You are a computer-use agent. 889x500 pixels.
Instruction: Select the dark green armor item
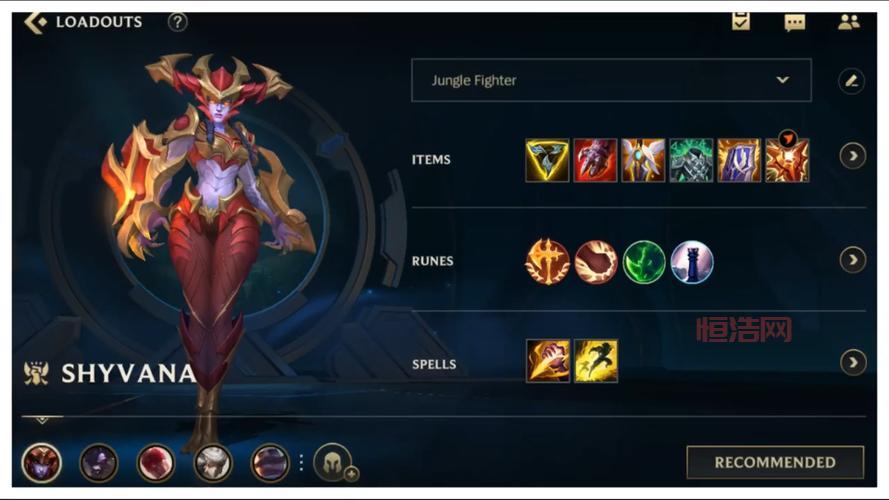tap(691, 160)
